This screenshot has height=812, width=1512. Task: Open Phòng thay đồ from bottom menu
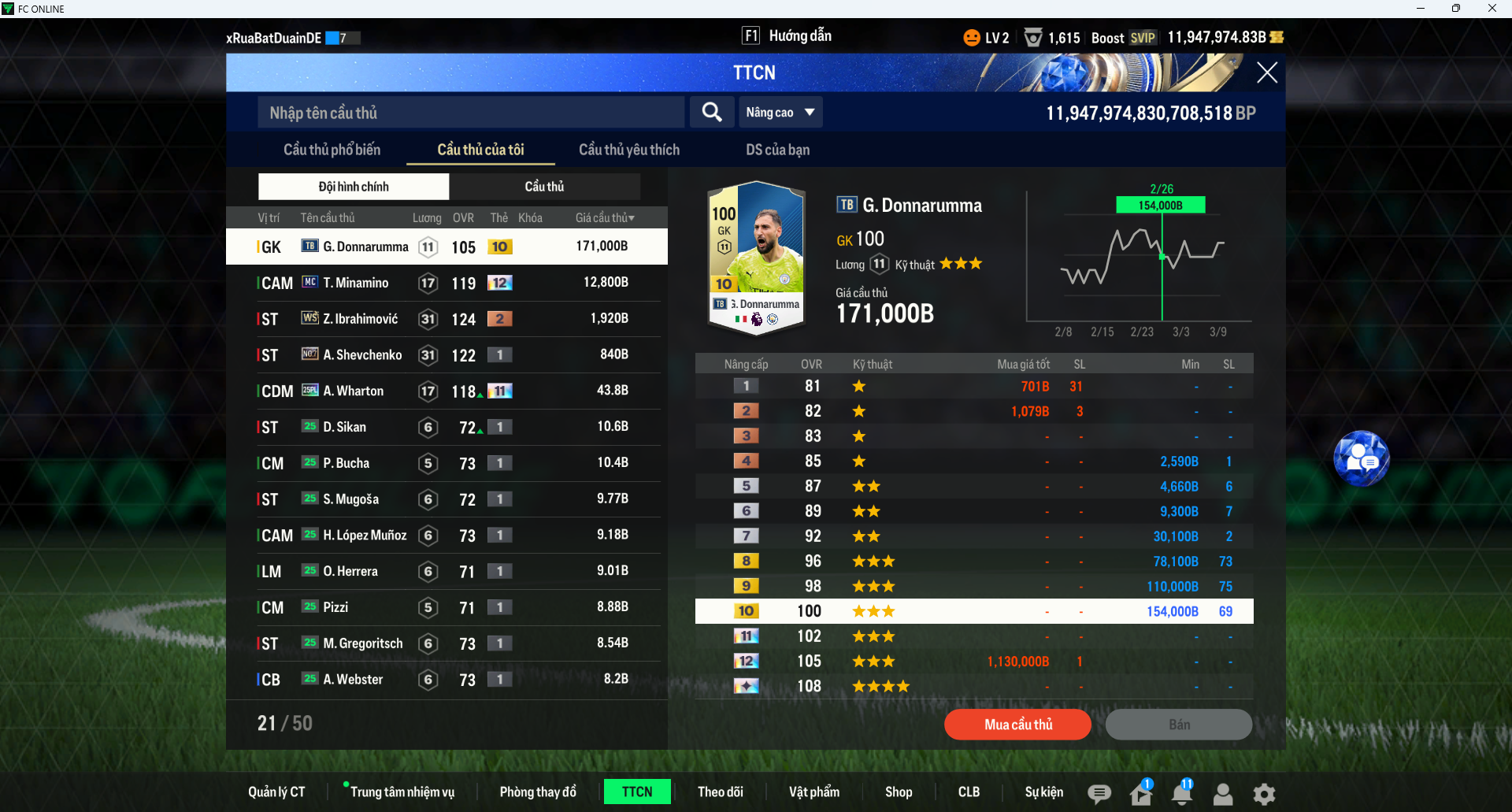pyautogui.click(x=538, y=792)
